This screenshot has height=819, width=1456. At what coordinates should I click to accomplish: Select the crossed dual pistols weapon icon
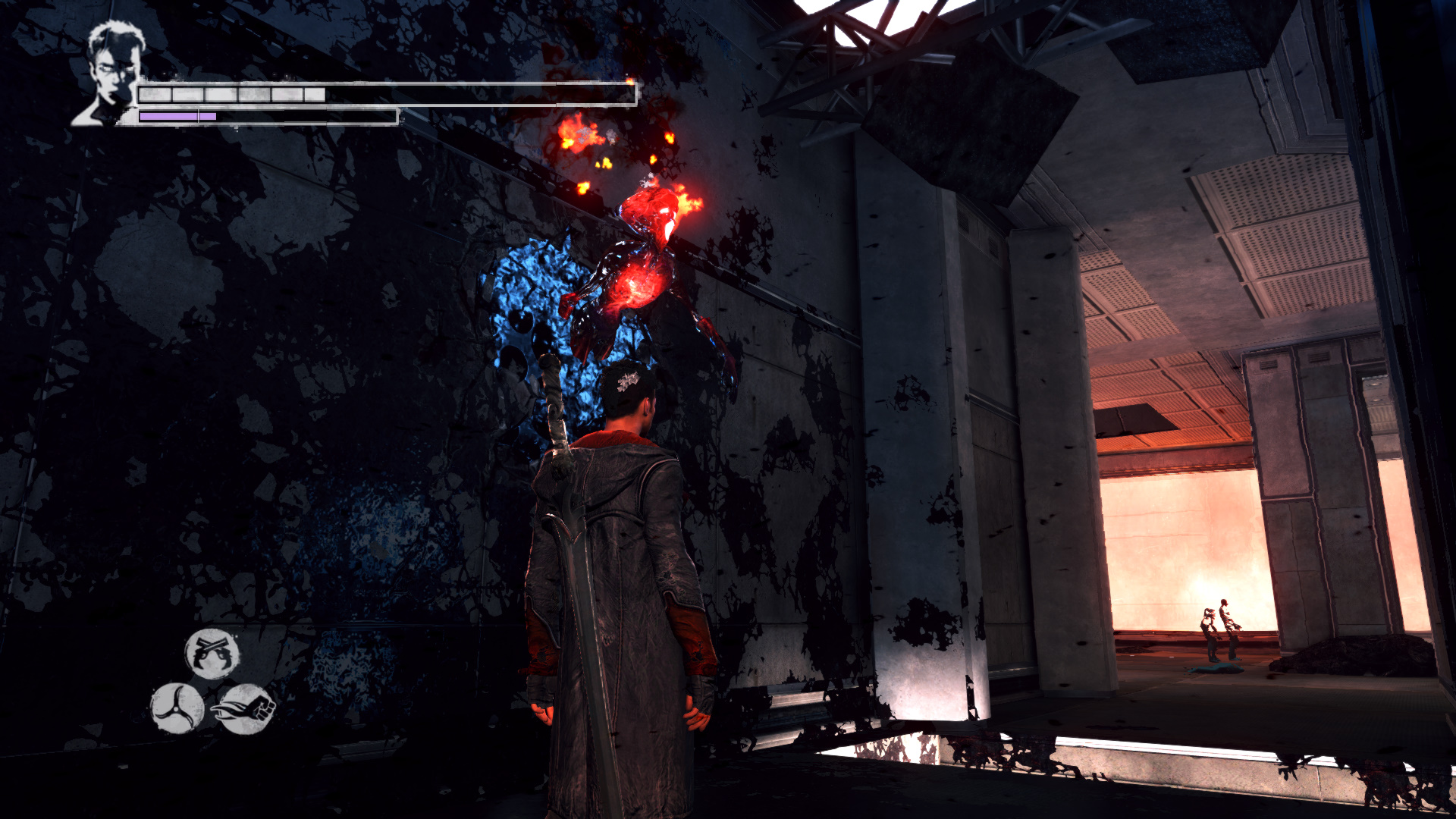[212, 653]
